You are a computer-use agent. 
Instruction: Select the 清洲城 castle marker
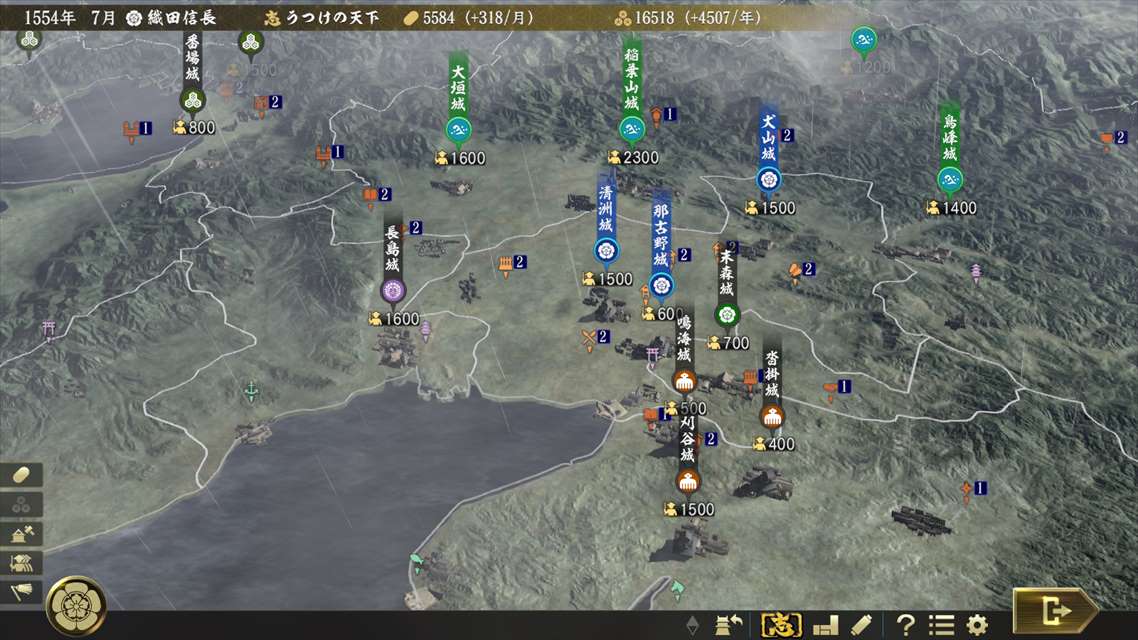pos(607,250)
